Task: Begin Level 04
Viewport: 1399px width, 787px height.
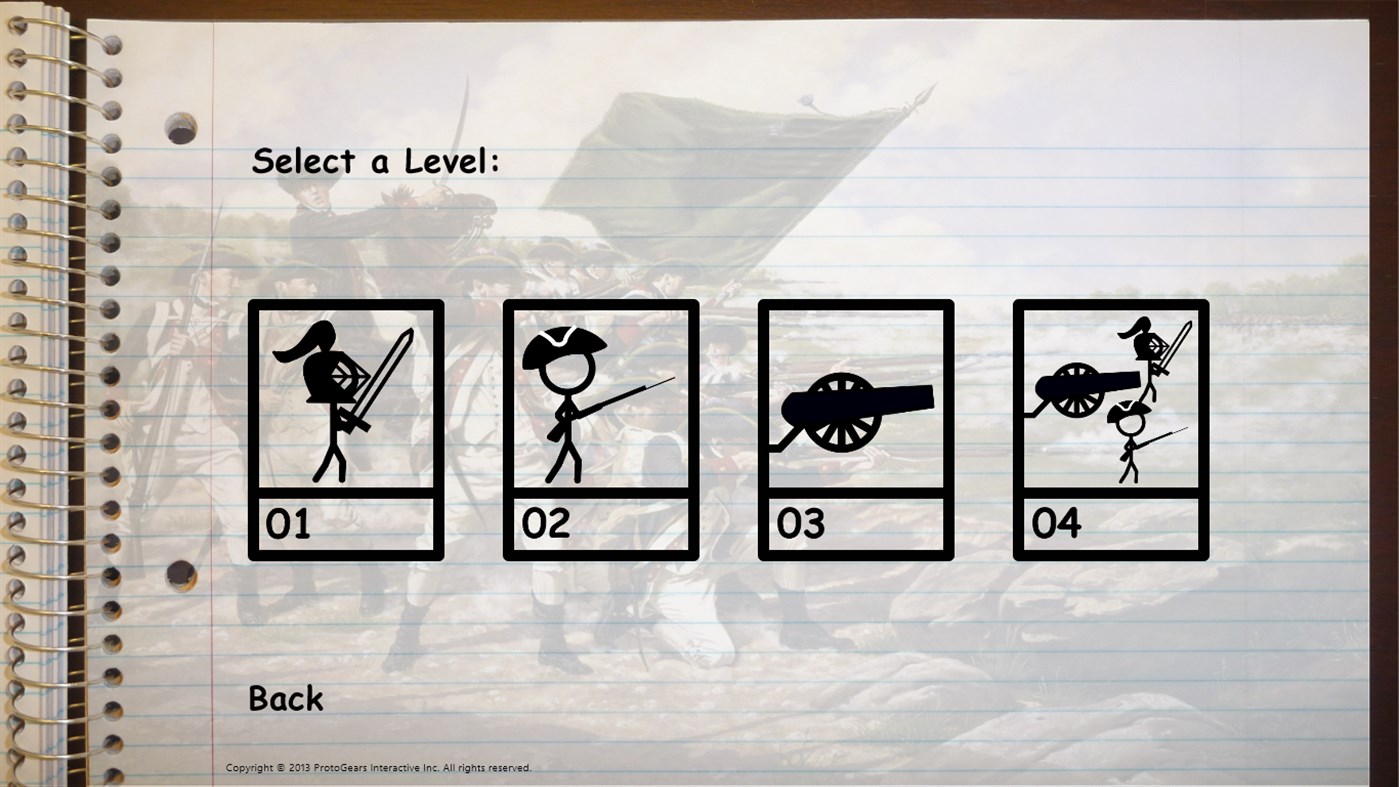Action: coord(1110,428)
